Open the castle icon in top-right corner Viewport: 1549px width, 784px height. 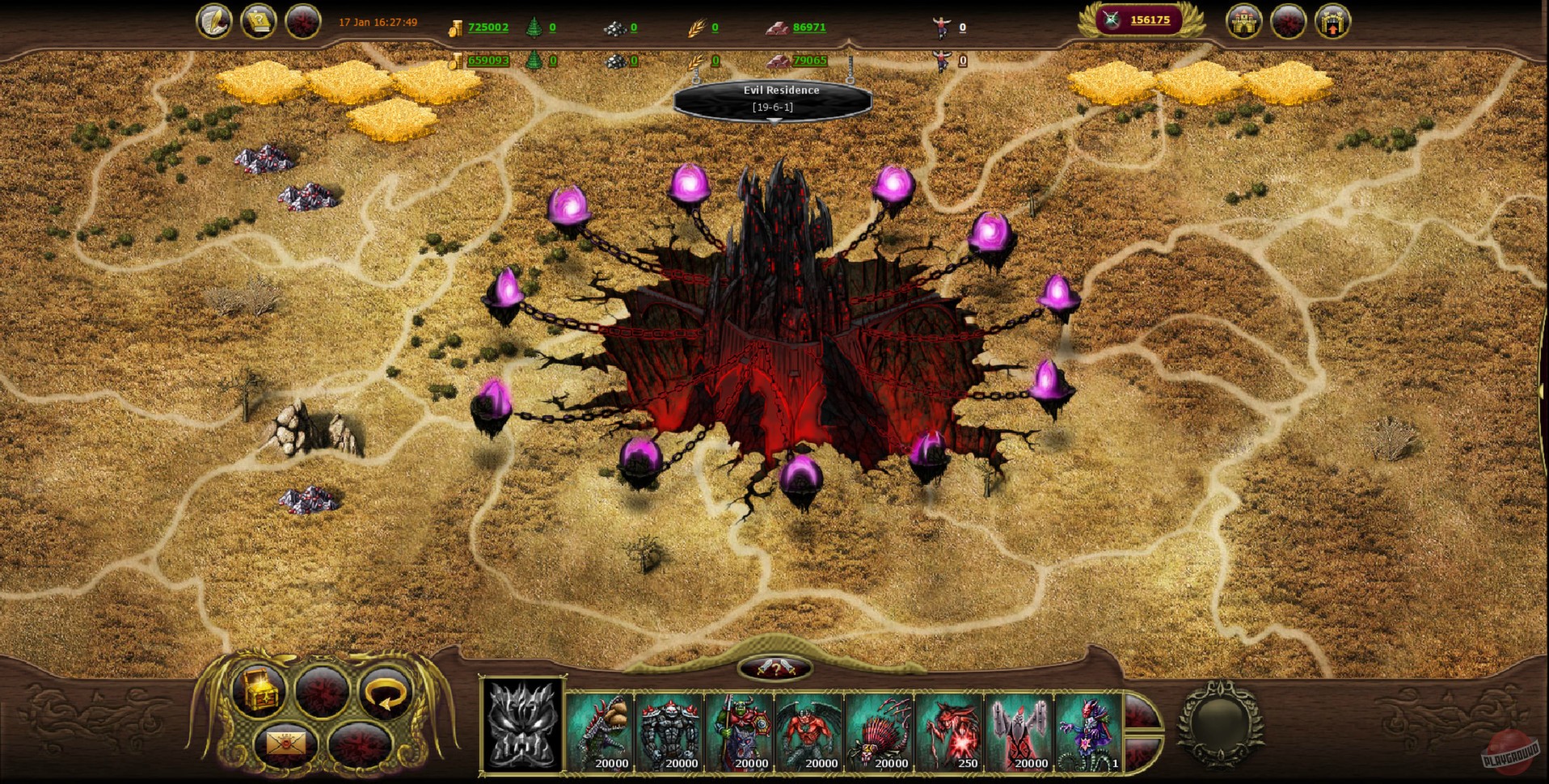coord(1243,23)
